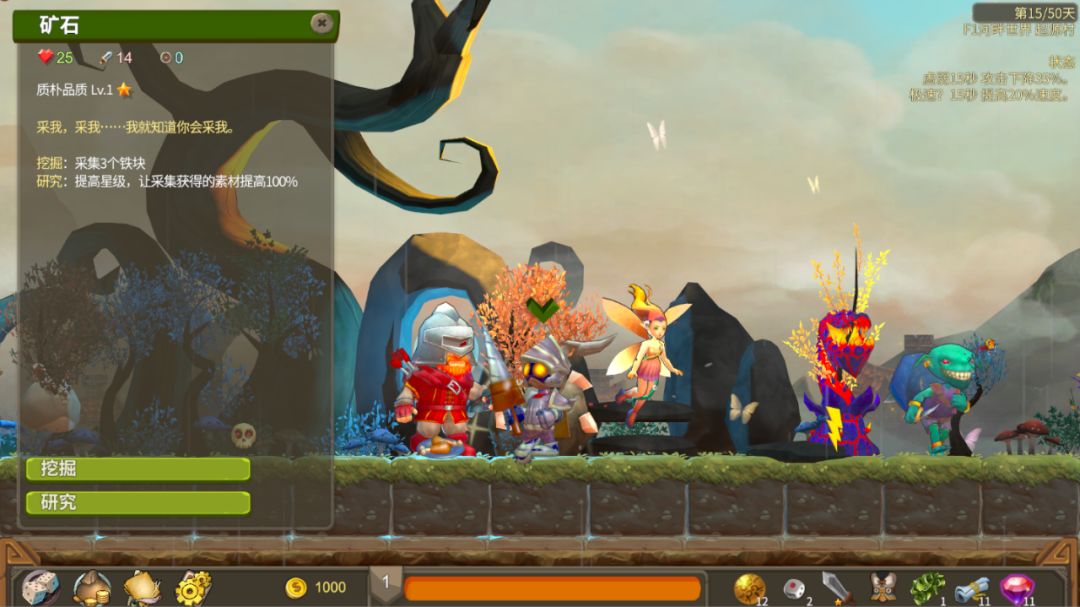Select the green leaves item
Screen dimensions: 1080x607
[x=926, y=587]
